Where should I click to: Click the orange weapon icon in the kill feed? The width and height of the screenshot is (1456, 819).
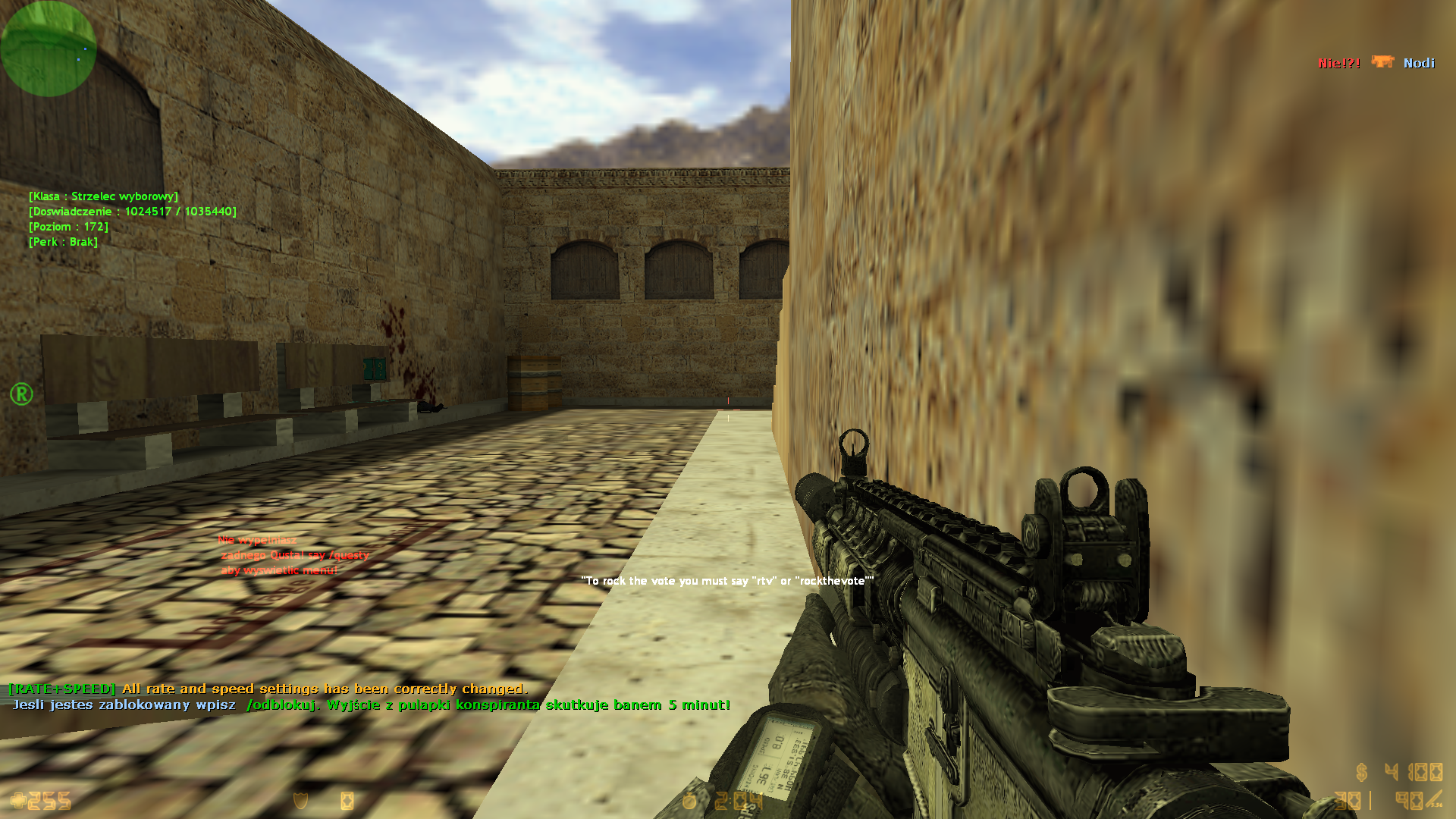1382,62
